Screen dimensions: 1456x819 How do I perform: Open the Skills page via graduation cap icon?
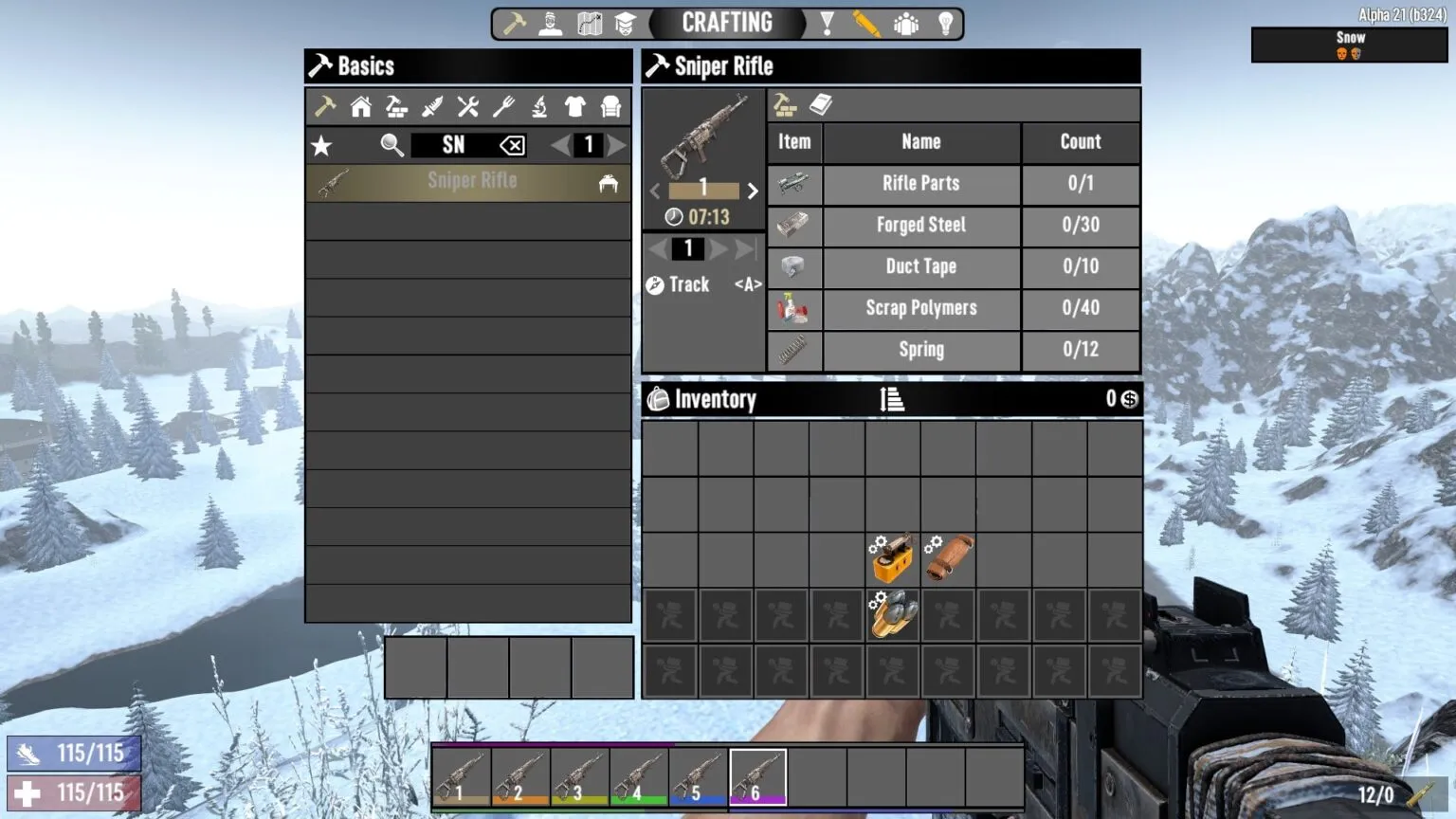[x=627, y=23]
